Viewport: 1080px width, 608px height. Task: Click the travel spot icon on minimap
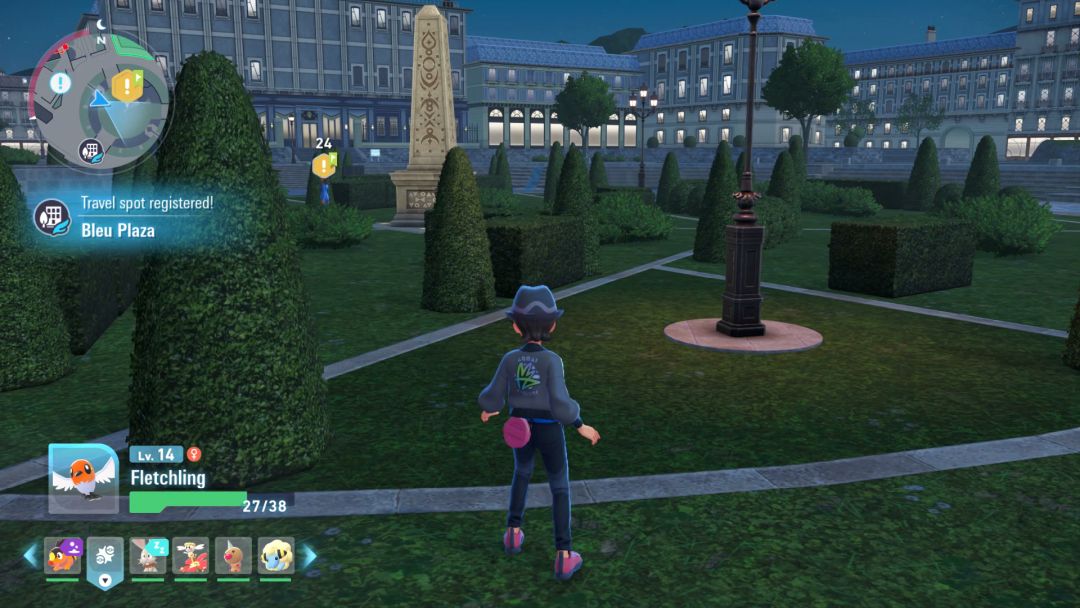click(91, 152)
